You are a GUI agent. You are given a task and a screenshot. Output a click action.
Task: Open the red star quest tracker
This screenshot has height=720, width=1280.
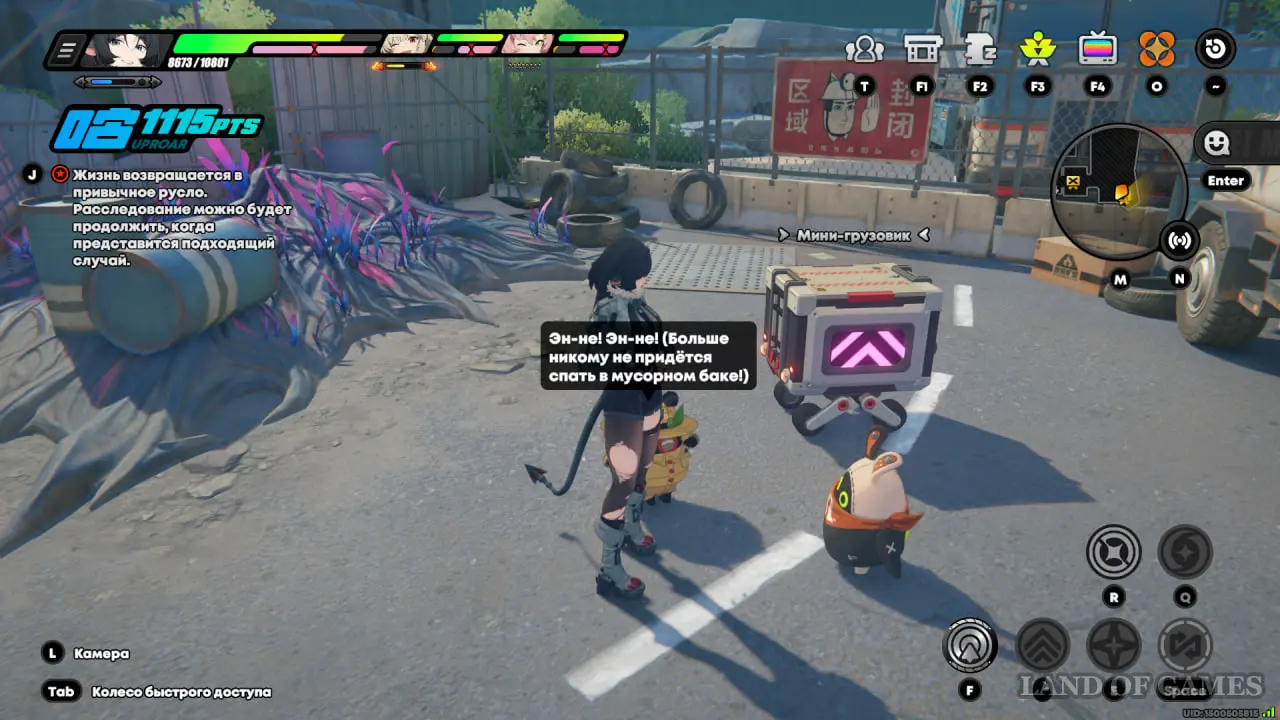click(x=61, y=174)
